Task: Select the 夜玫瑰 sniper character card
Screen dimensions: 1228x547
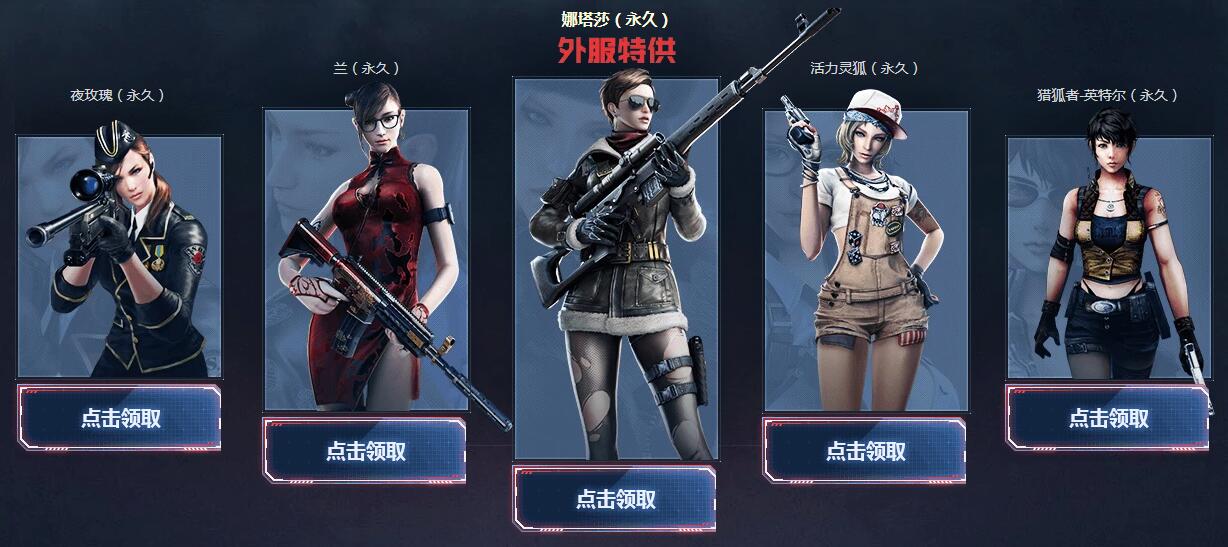Action: [x=120, y=256]
